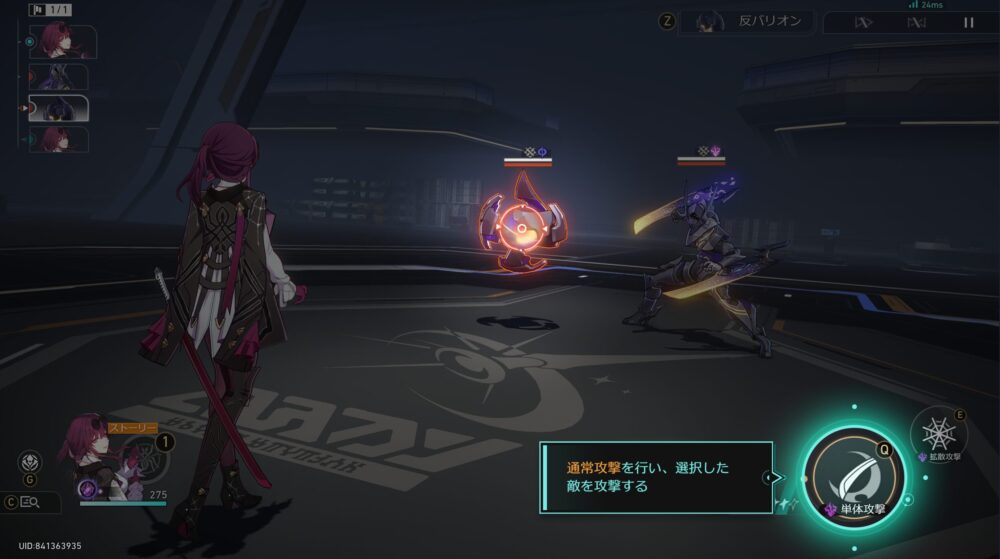The image size is (1000, 559).
Task: Click the round emblem icon above G
Action: [30, 462]
